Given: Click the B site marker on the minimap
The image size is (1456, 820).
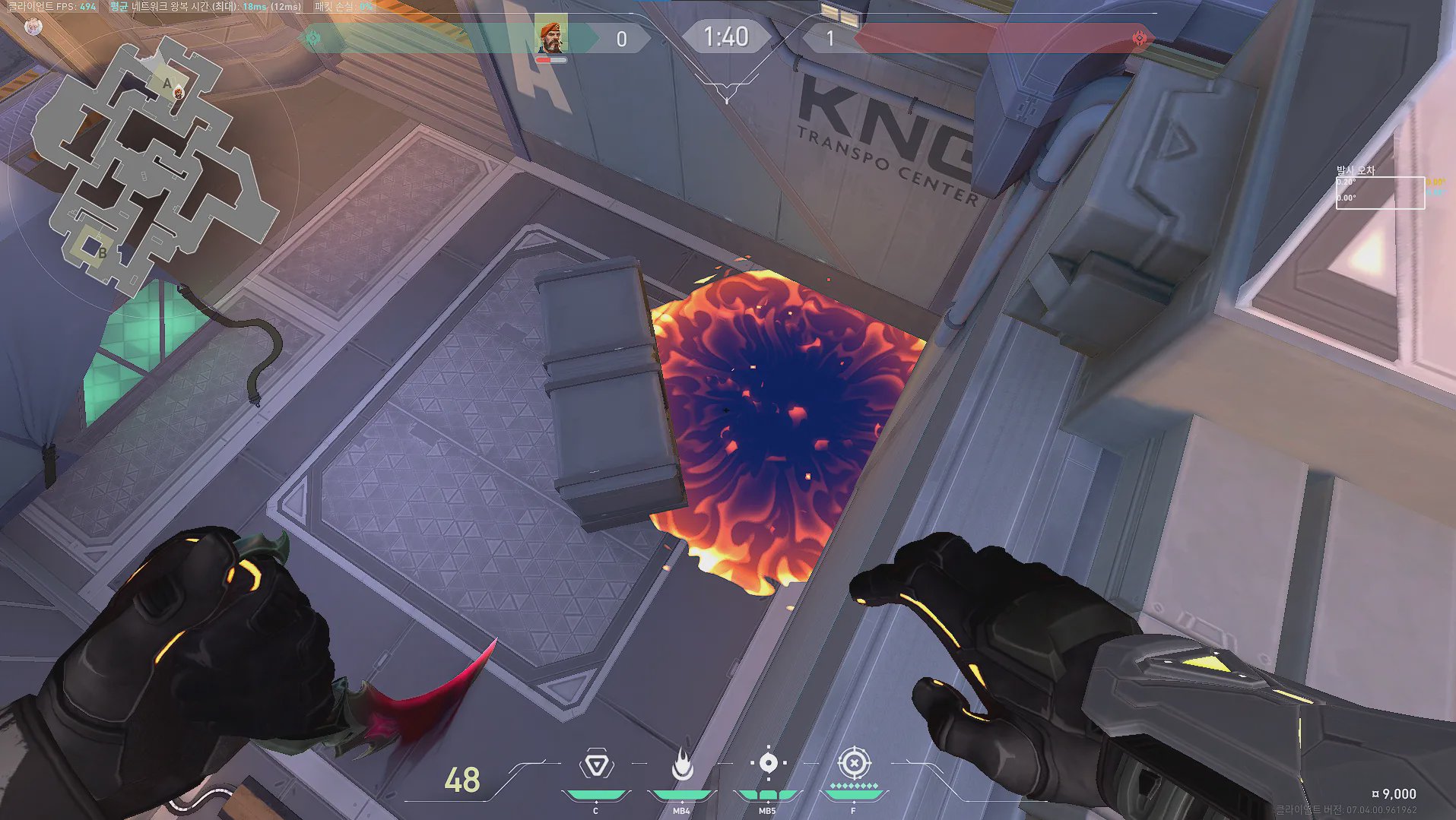Looking at the screenshot, I should tap(102, 253).
